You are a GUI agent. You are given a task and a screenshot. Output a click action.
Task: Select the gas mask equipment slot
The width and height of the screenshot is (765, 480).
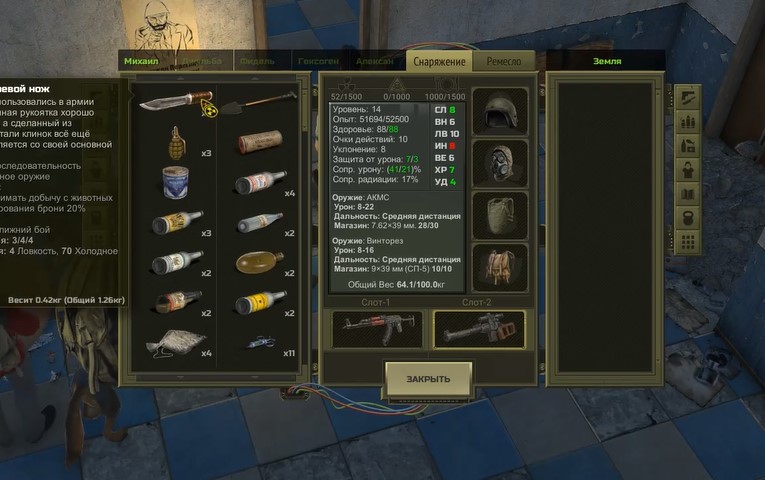click(499, 162)
